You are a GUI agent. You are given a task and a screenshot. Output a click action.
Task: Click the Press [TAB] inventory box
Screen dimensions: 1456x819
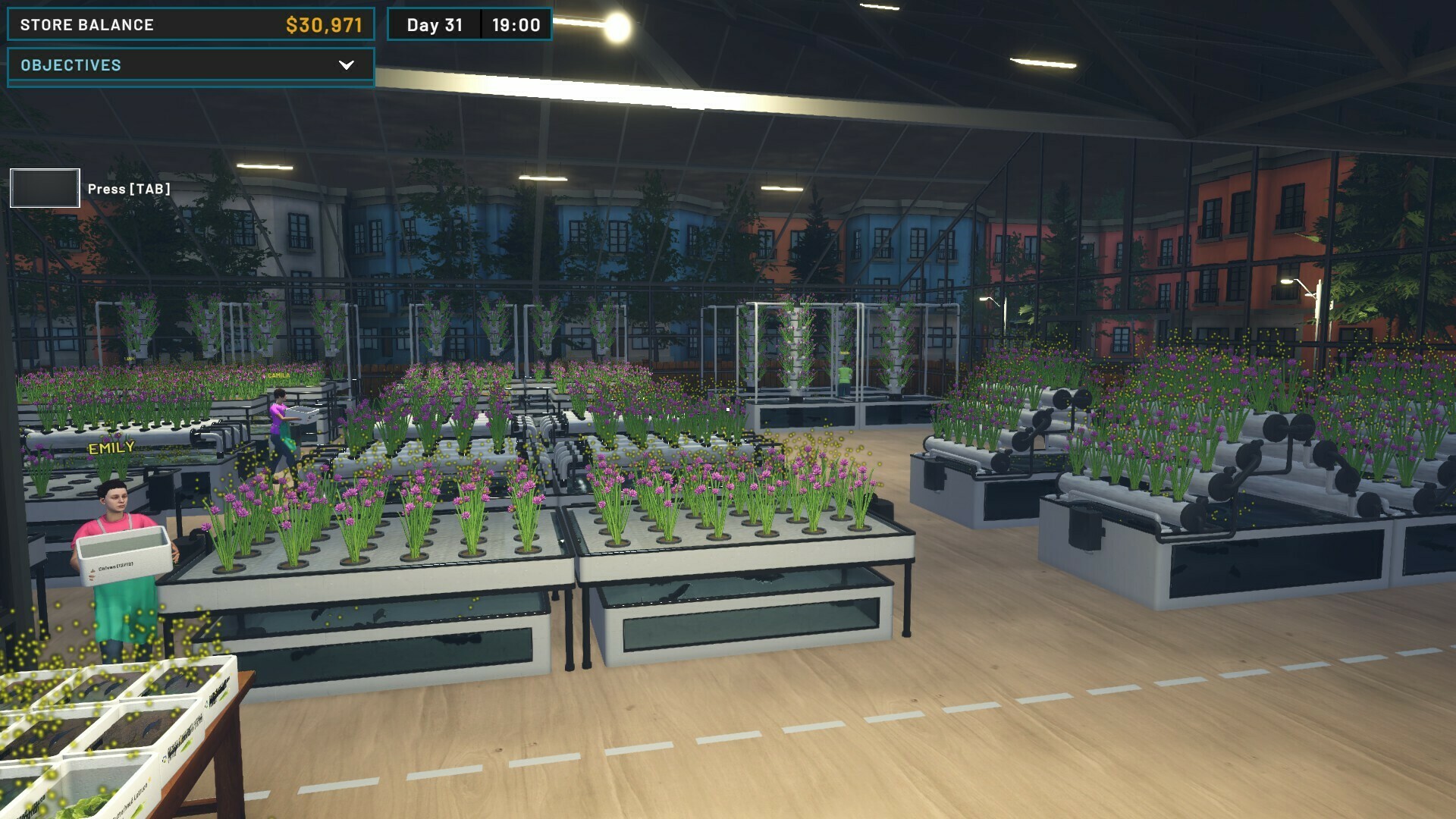(44, 188)
